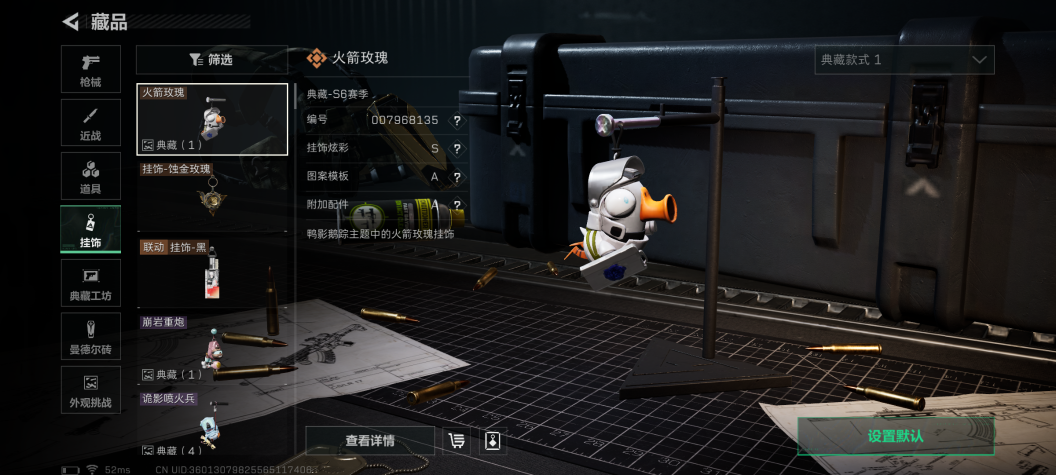
Task: Open the 筛选 filter button
Action: coord(211,60)
